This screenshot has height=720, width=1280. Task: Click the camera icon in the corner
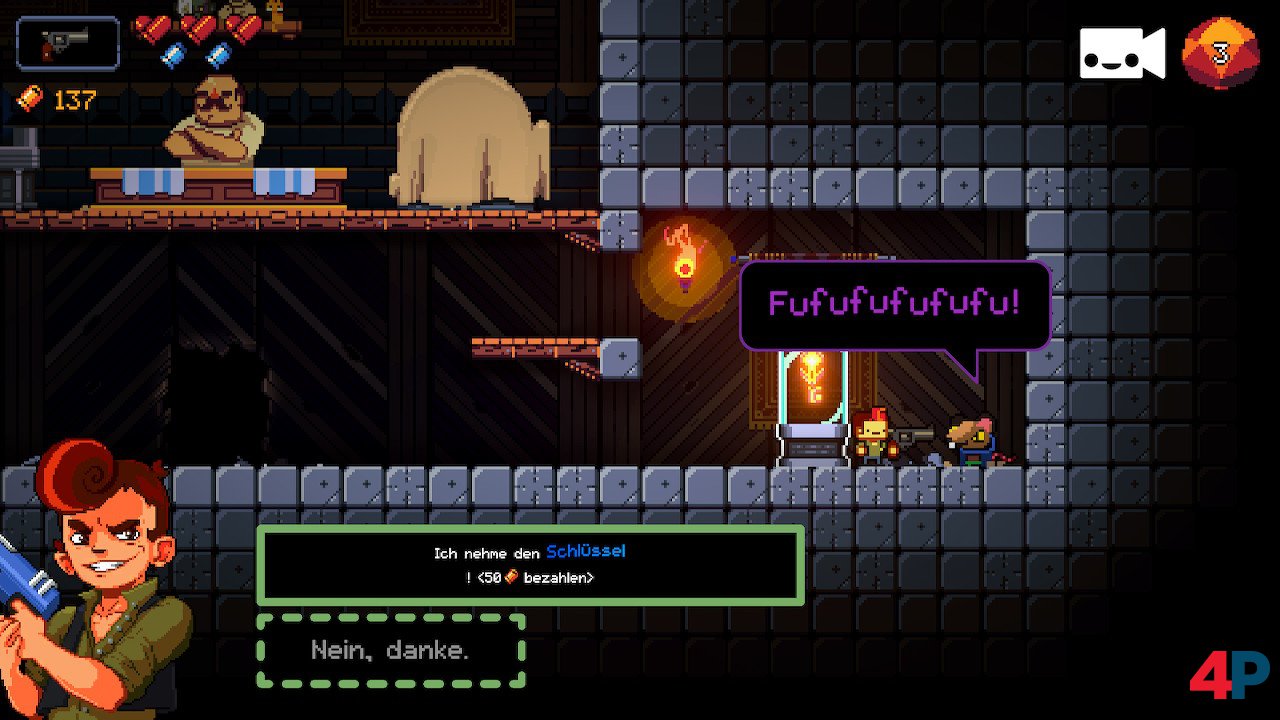pos(1121,53)
